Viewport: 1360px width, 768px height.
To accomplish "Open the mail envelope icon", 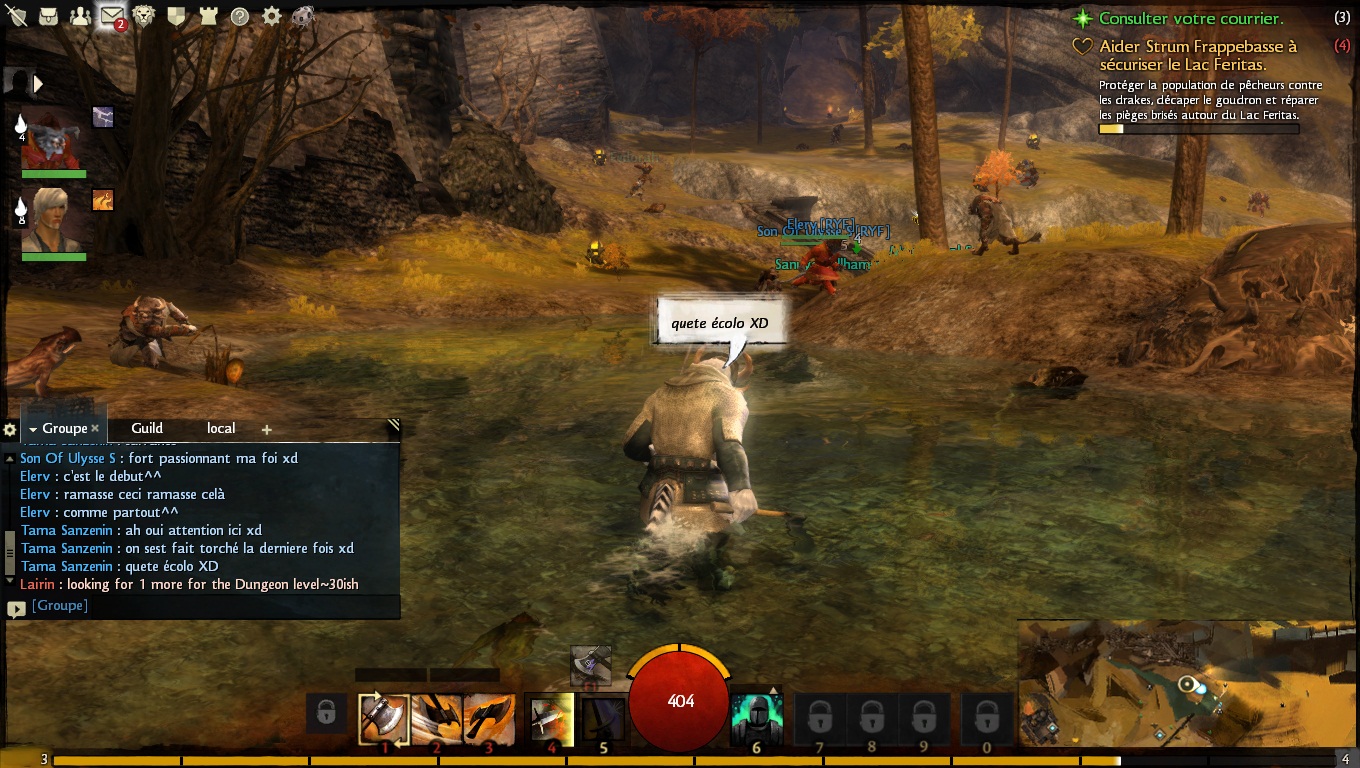I will [111, 16].
